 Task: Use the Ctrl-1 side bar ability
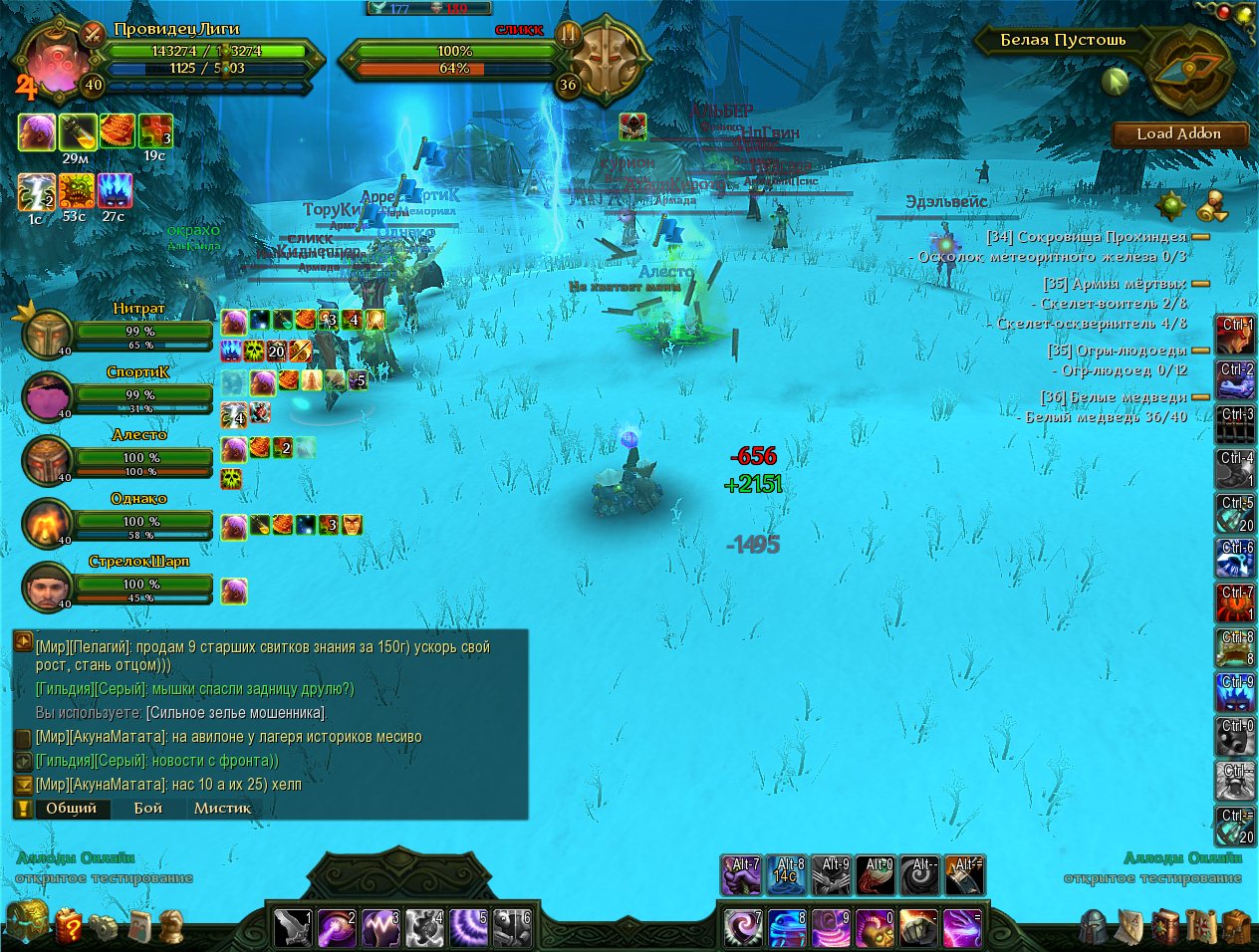coord(1235,337)
